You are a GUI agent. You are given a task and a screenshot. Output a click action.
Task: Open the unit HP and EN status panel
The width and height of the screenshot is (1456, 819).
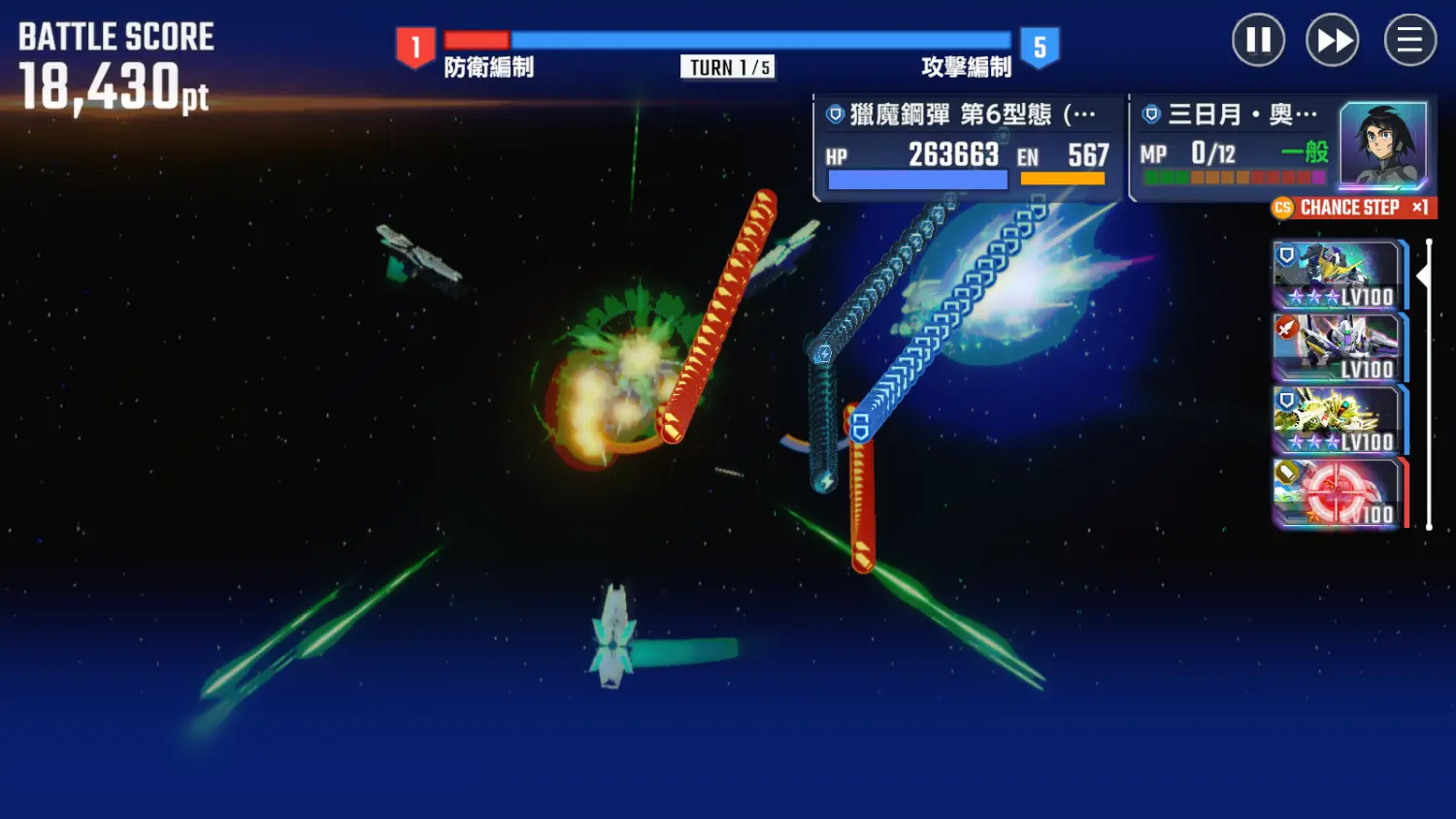click(967, 148)
